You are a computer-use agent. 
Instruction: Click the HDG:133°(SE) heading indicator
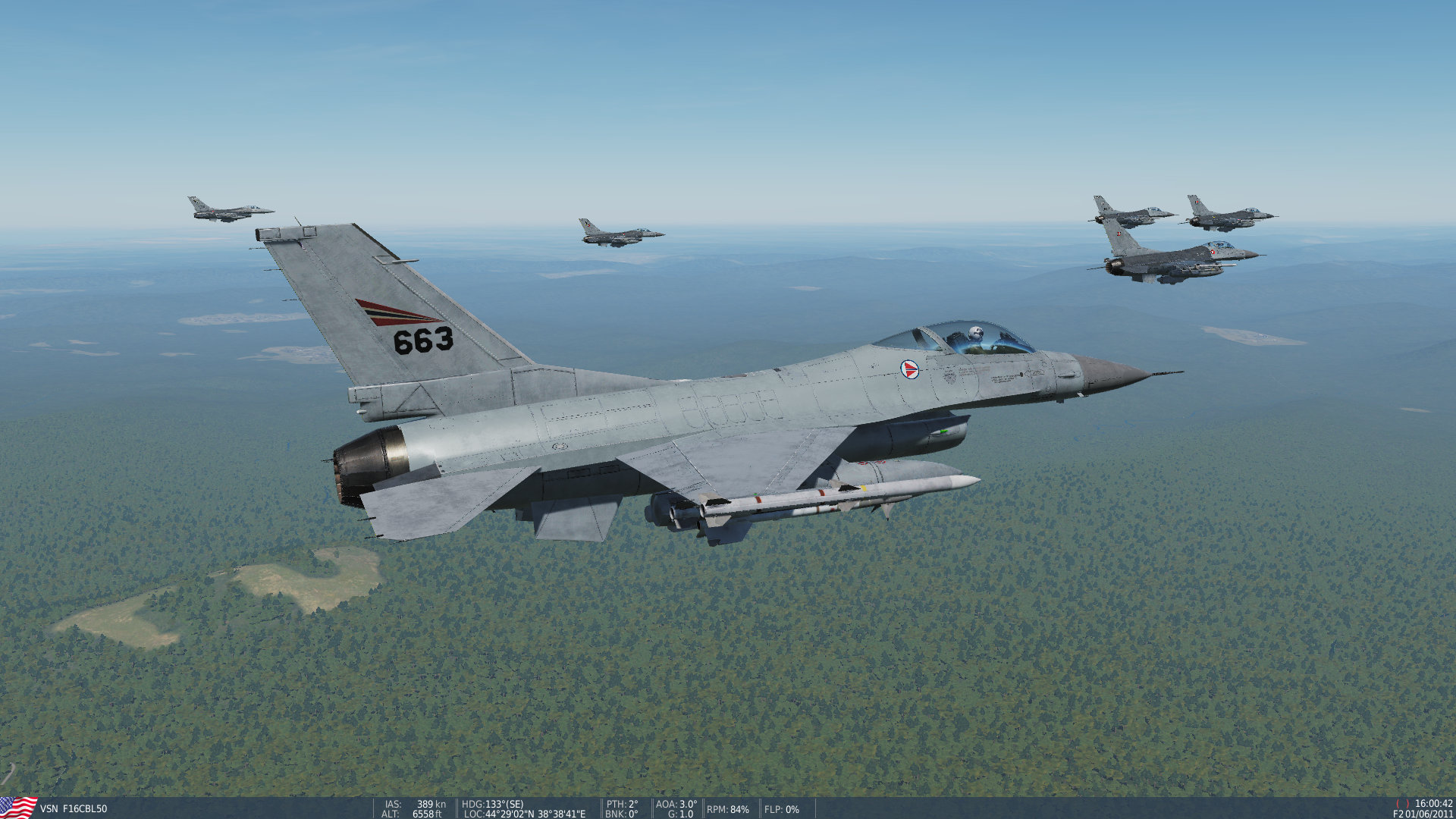click(491, 803)
